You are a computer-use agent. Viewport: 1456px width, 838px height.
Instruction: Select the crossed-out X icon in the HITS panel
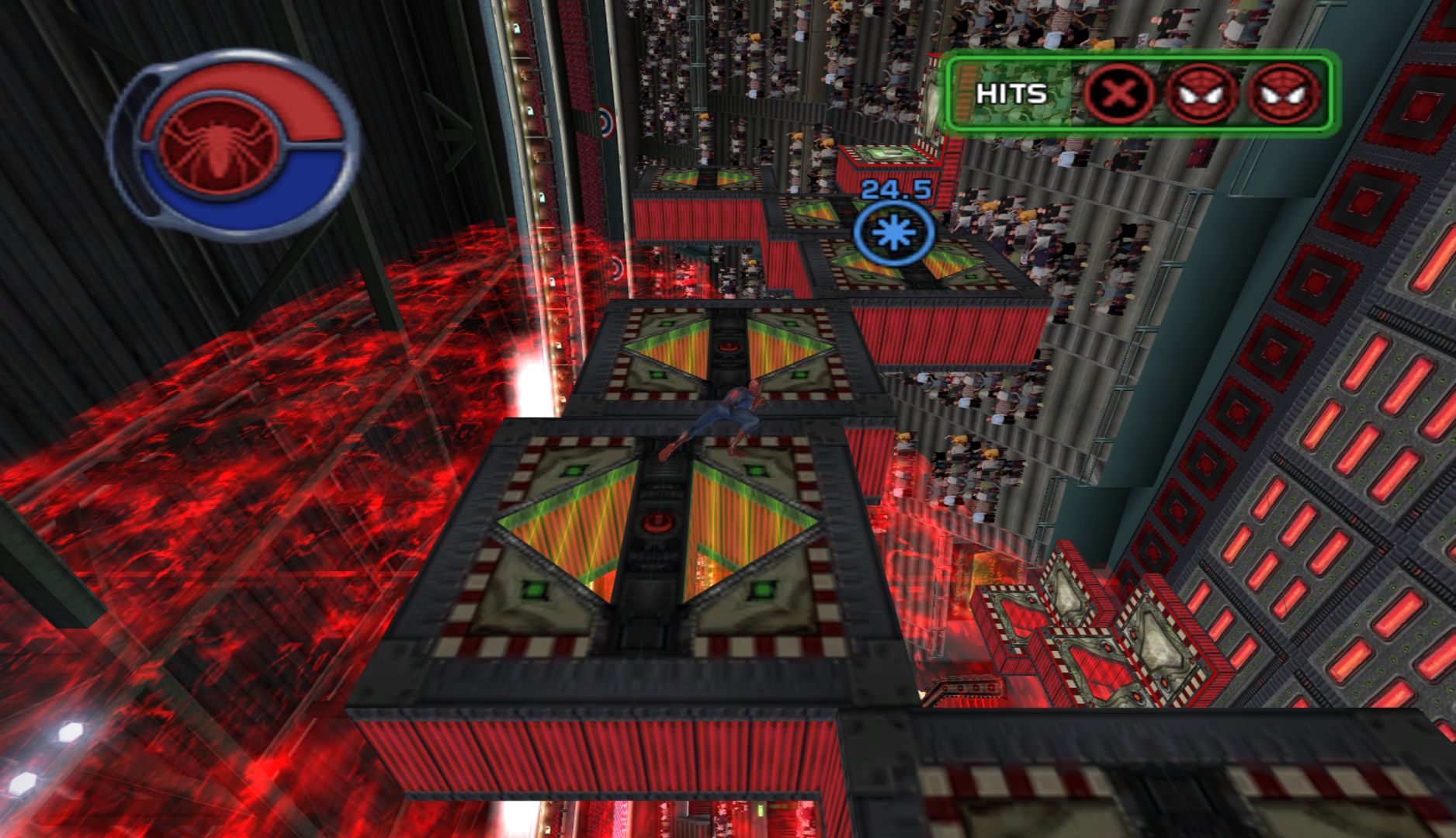(x=1116, y=95)
